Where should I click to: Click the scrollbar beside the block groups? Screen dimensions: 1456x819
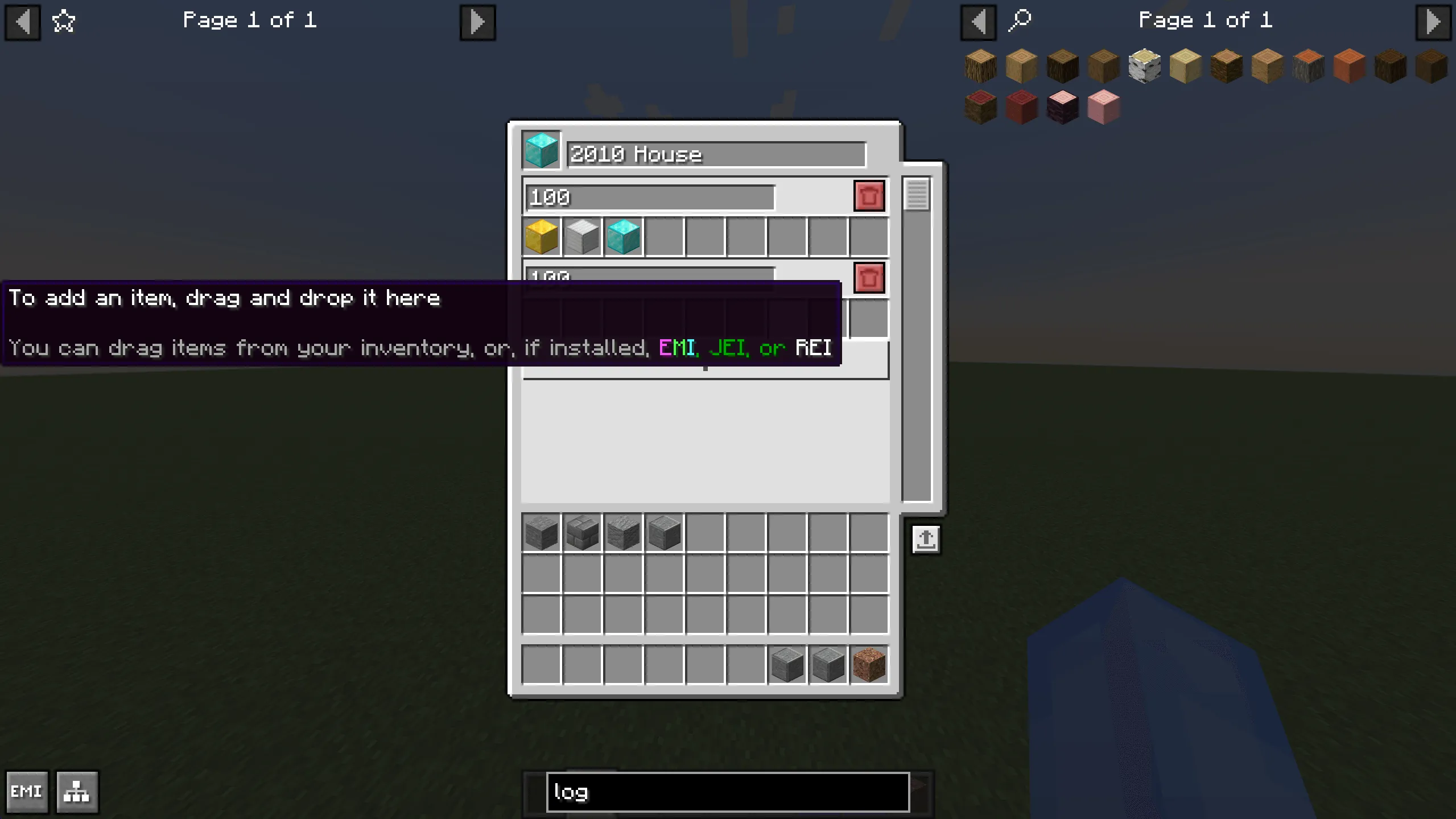pyautogui.click(x=915, y=194)
